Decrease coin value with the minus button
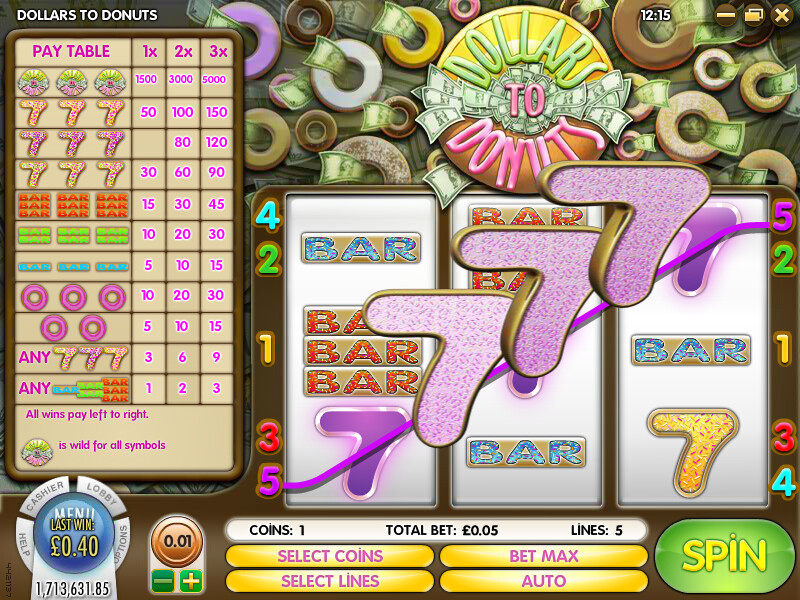This screenshot has width=800, height=600. tap(163, 581)
